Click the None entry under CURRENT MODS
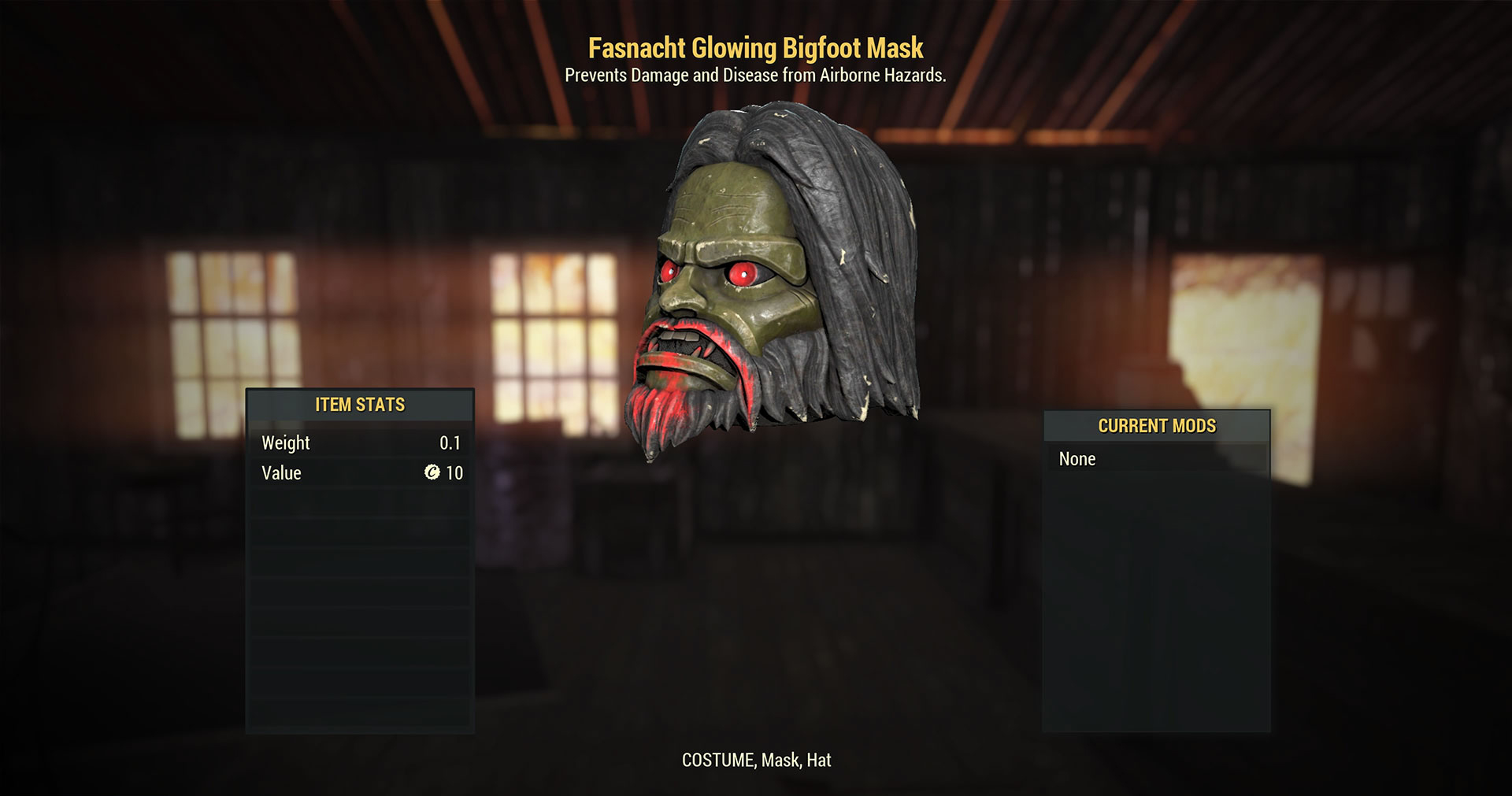The image size is (1512, 796). pyautogui.click(x=1078, y=459)
